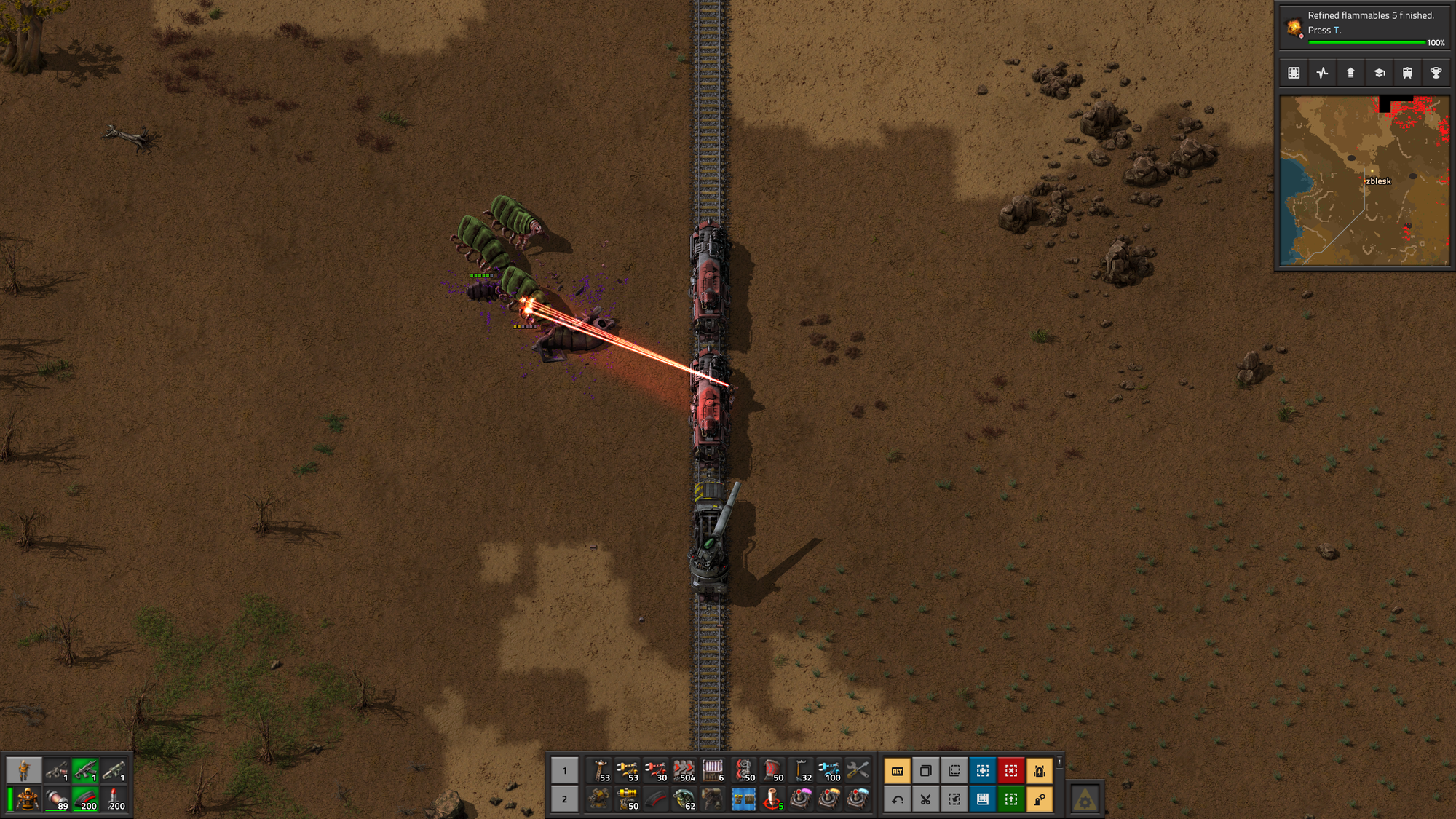Activate the undo arrow shortcut
This screenshot has width=1456, height=819.
[897, 799]
